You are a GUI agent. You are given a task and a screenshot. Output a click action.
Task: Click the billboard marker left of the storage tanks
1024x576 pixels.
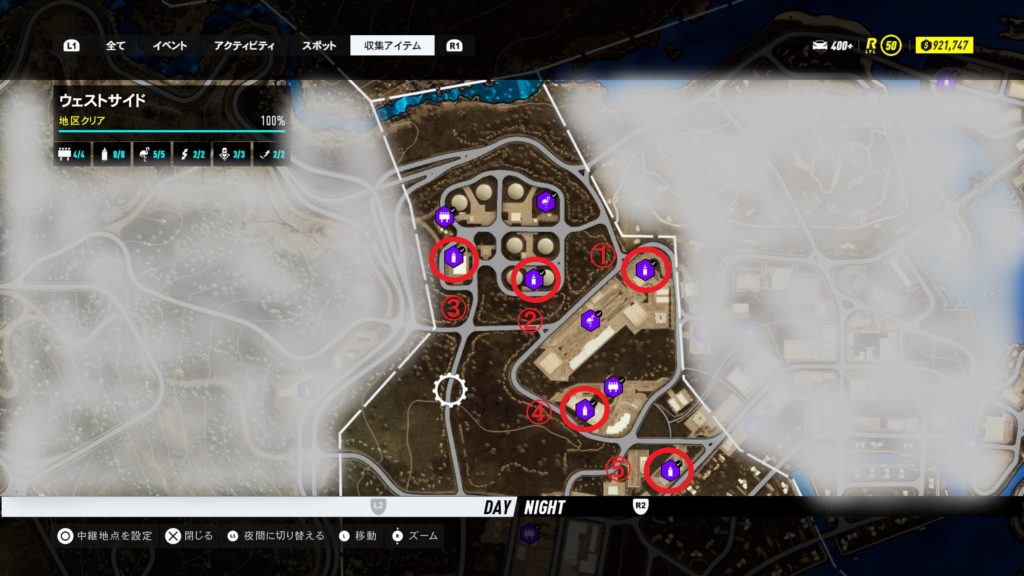tap(445, 215)
